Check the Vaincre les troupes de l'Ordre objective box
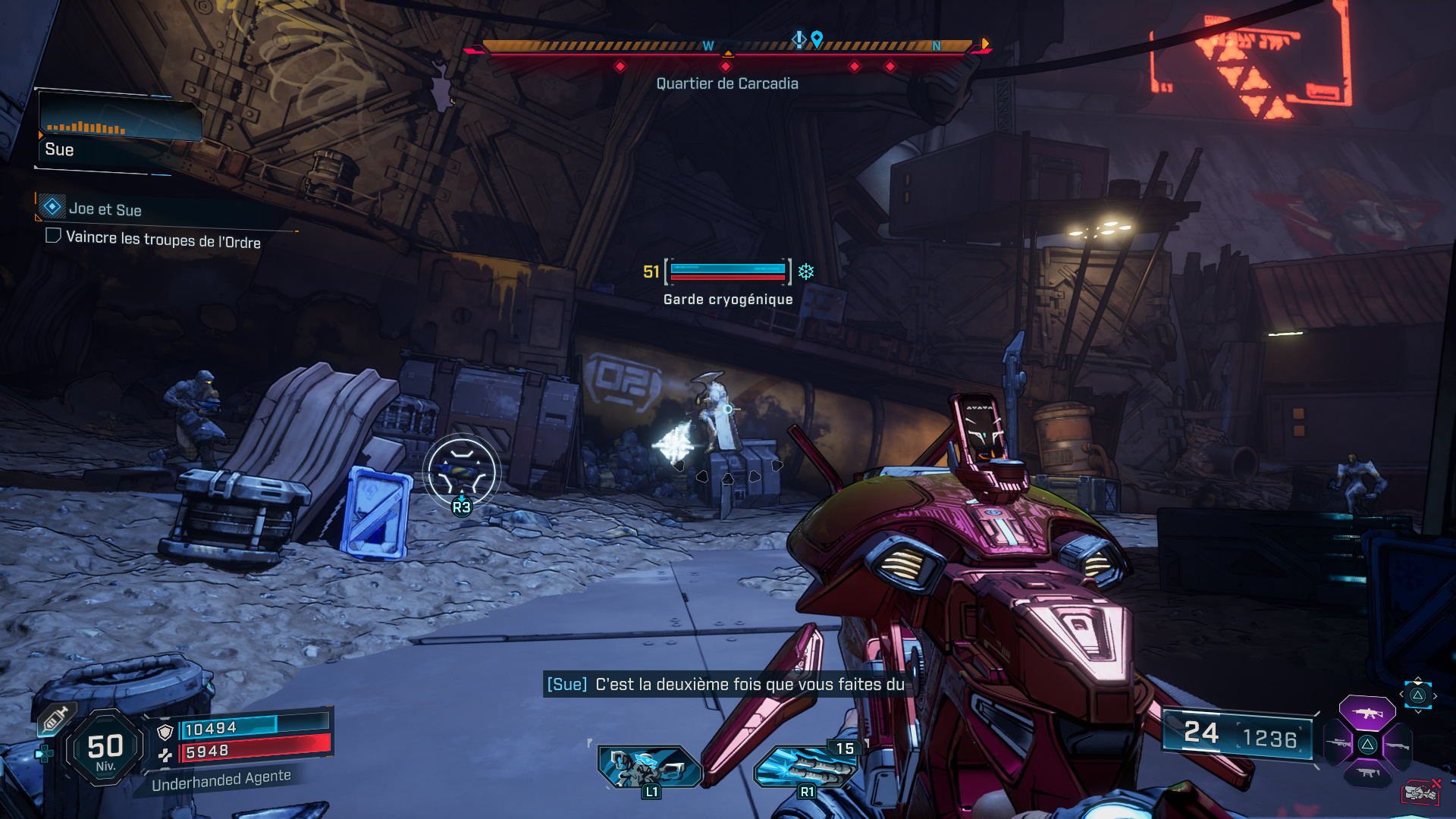Screen dimensions: 1456x819 coord(52,235)
